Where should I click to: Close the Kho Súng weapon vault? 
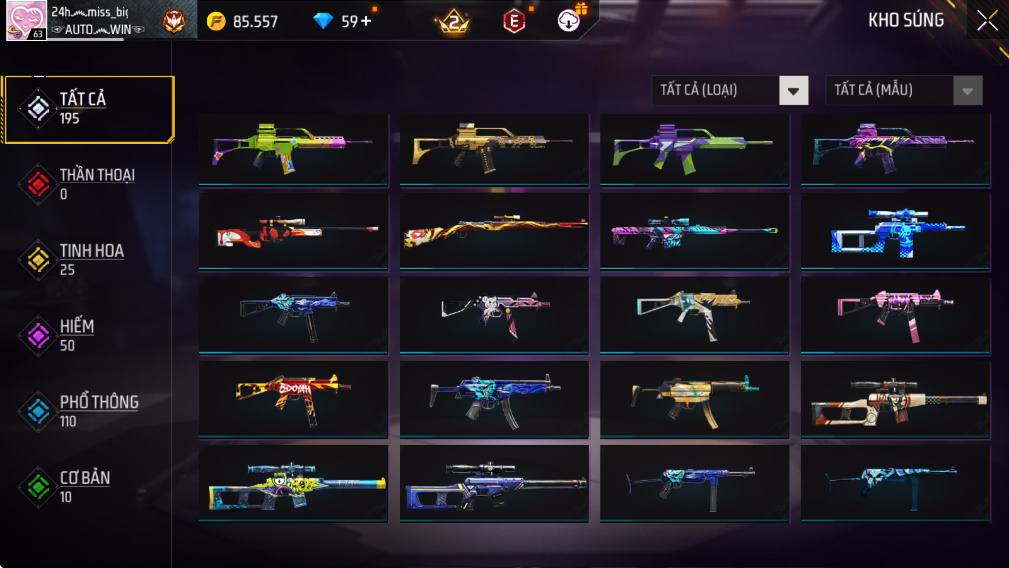point(987,21)
